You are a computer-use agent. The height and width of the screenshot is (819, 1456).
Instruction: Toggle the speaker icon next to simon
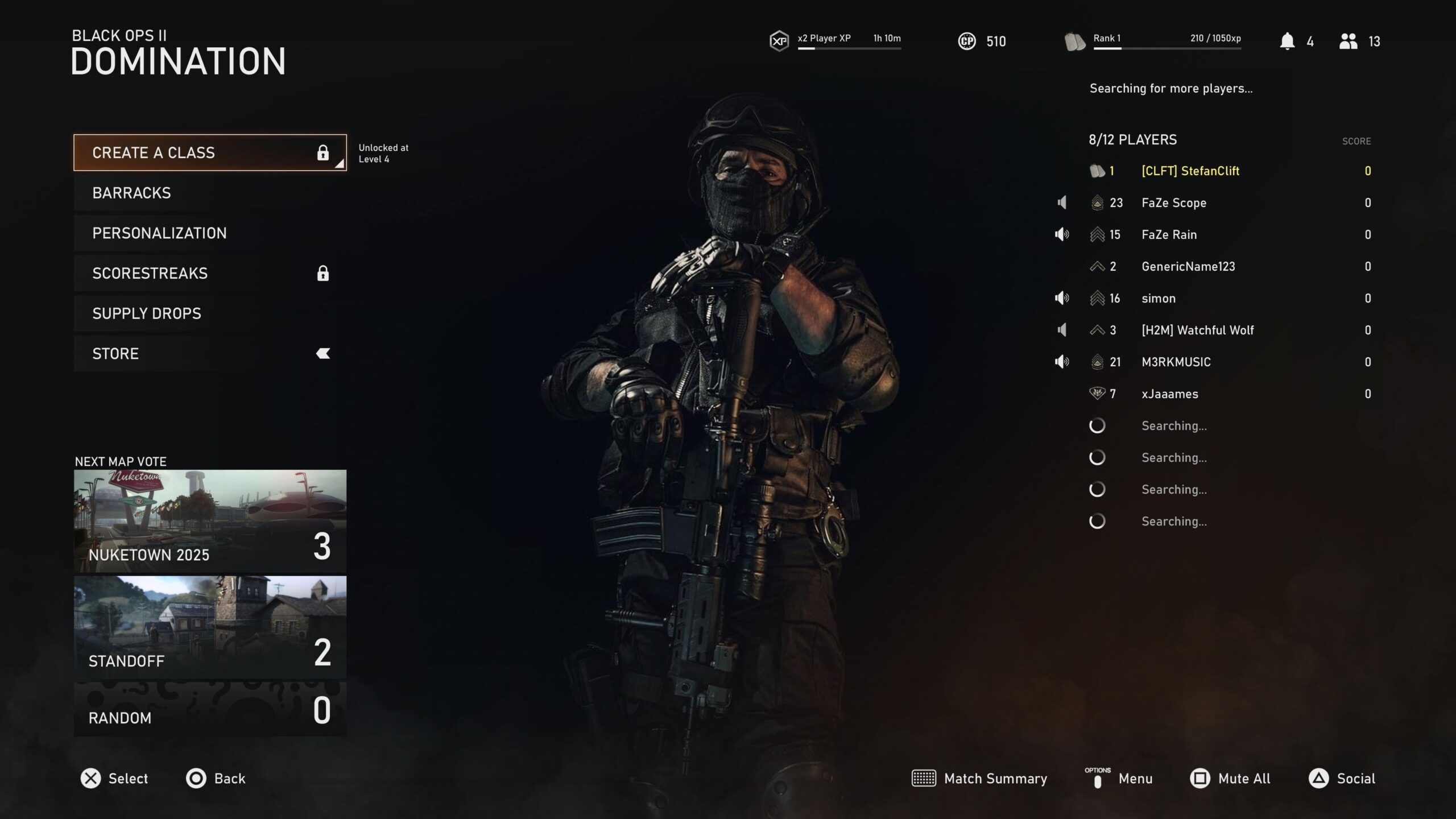(1062, 298)
